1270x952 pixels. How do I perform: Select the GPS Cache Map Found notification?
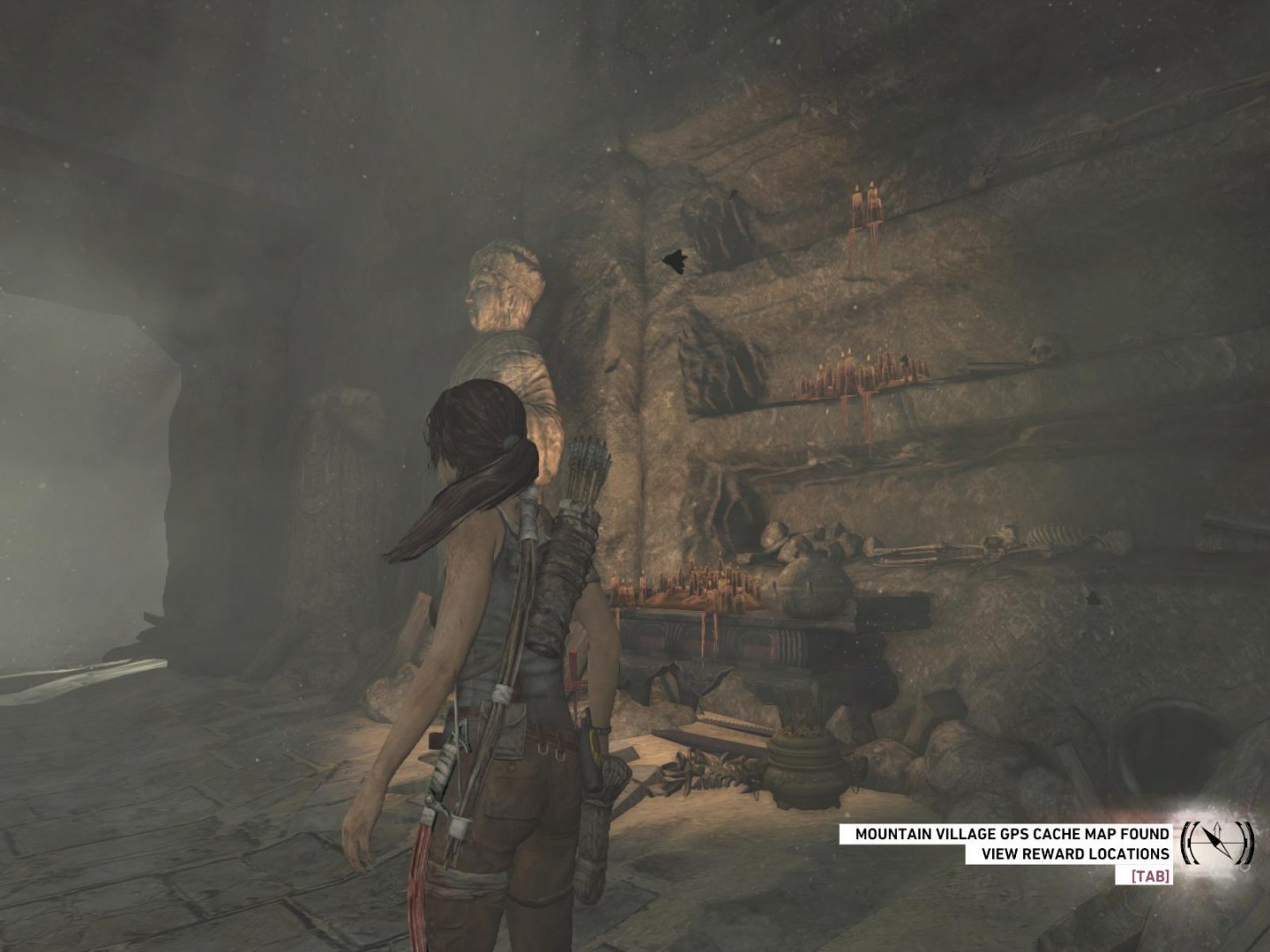coord(1012,834)
